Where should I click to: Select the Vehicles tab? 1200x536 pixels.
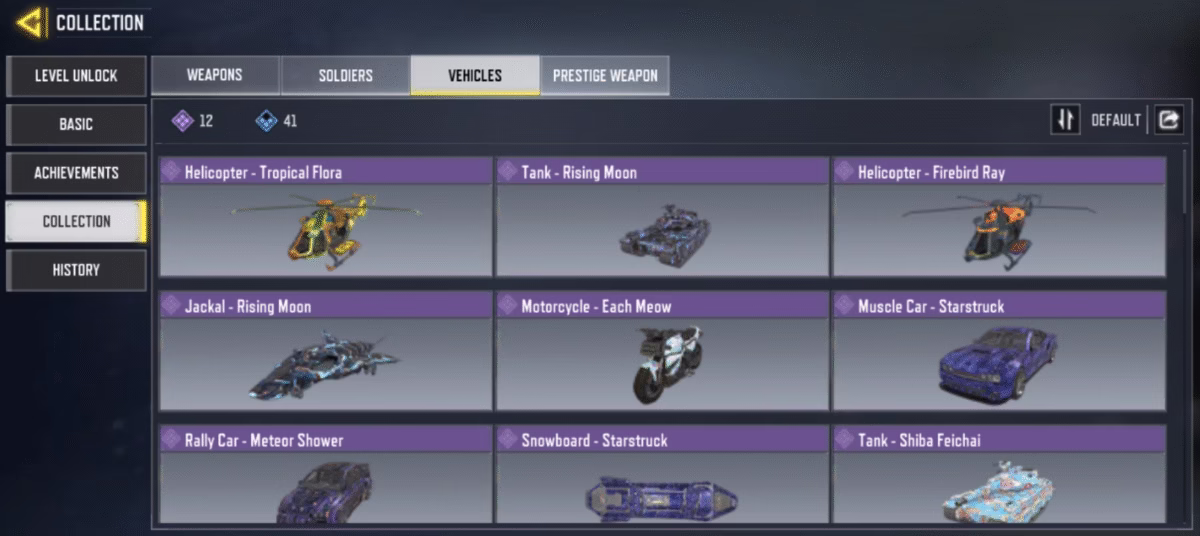click(475, 76)
